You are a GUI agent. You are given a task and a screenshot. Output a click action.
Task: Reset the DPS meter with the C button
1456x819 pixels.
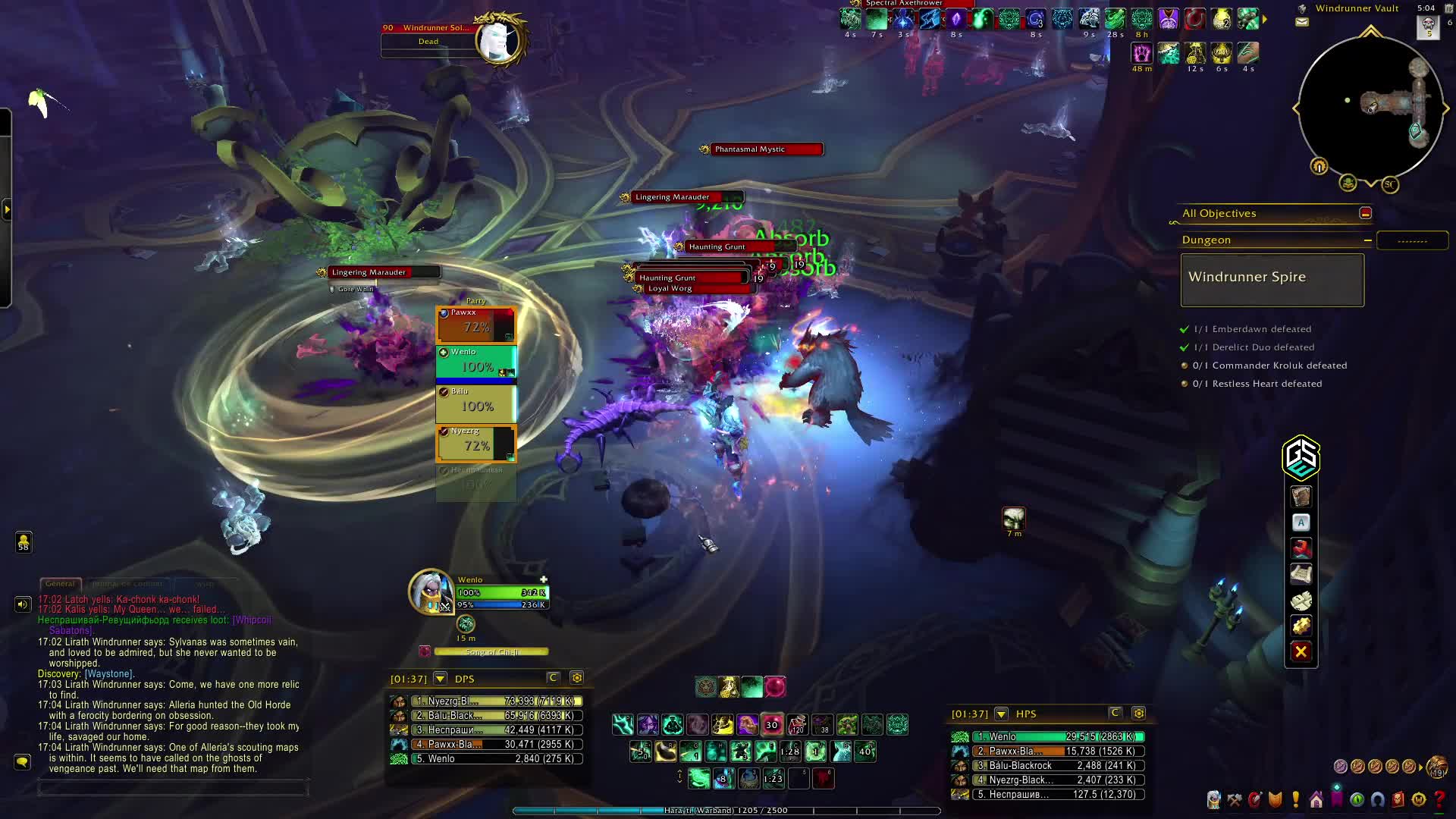point(553,678)
